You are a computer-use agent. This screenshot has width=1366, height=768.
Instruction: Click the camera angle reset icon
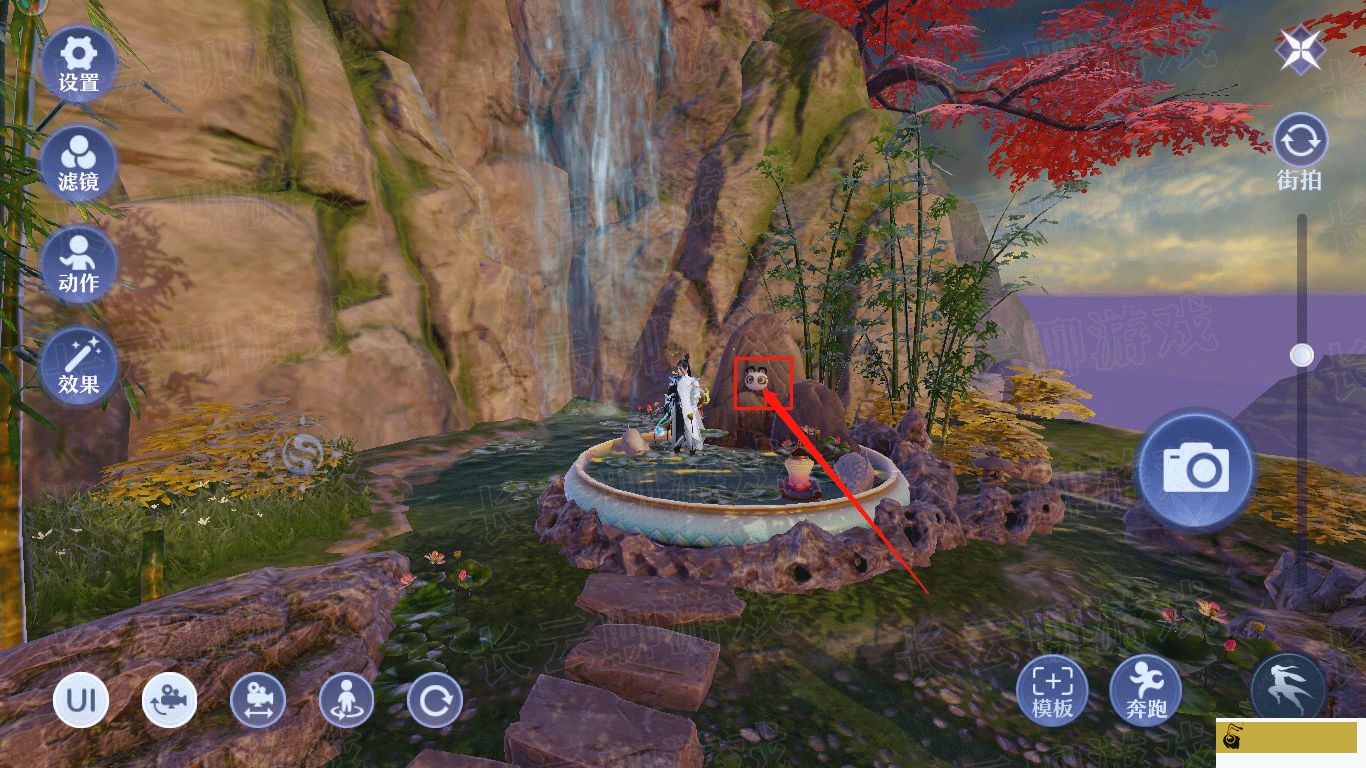[169, 700]
